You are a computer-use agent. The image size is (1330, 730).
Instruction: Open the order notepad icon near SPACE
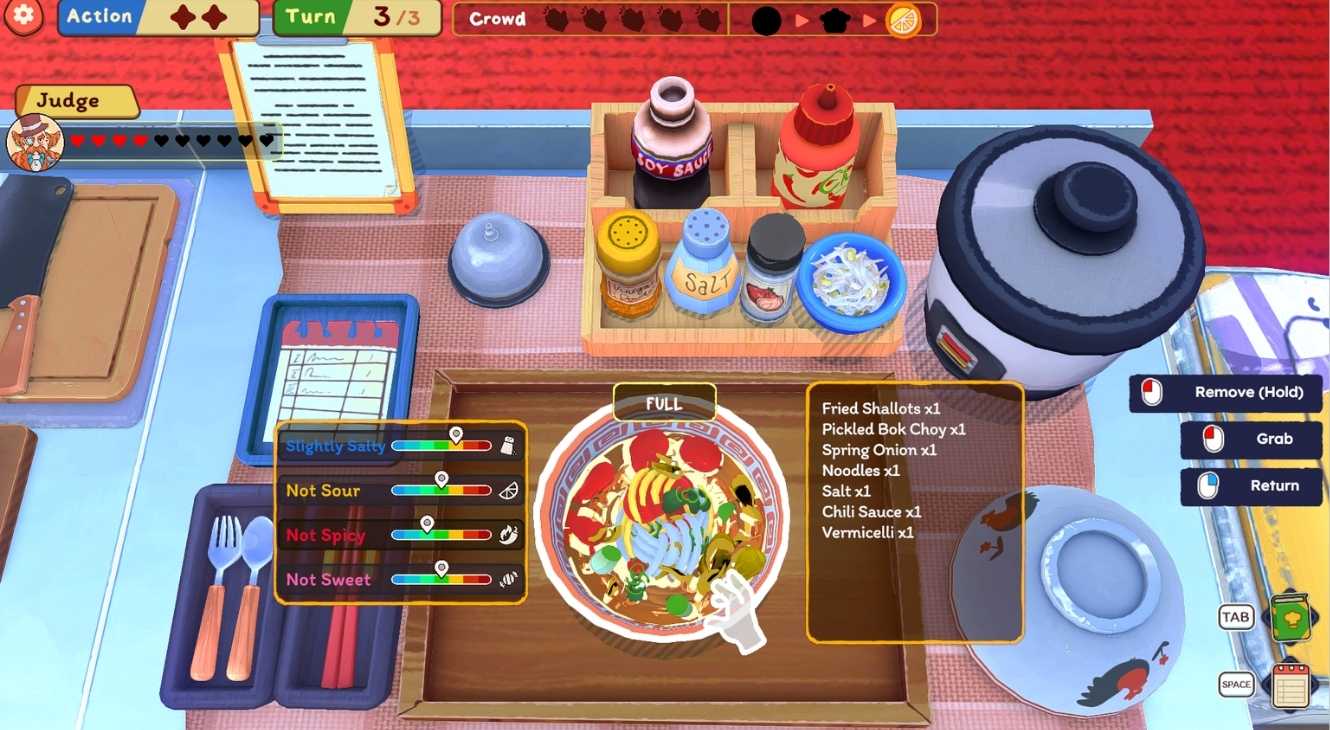coord(1291,685)
